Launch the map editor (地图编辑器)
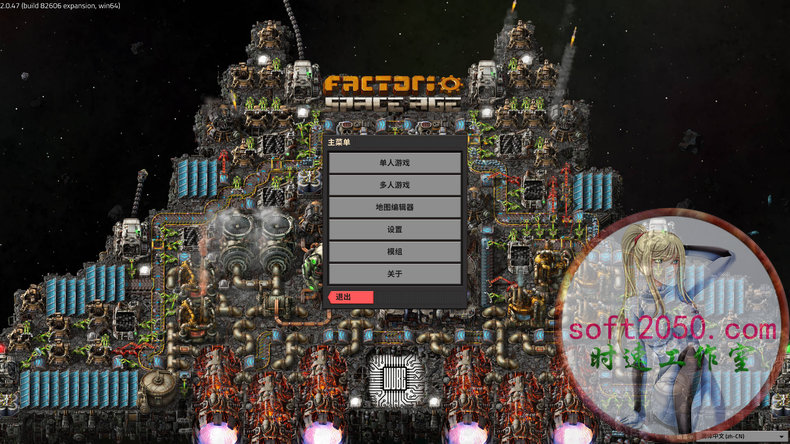Viewport: 790px width, 444px height. click(394, 207)
